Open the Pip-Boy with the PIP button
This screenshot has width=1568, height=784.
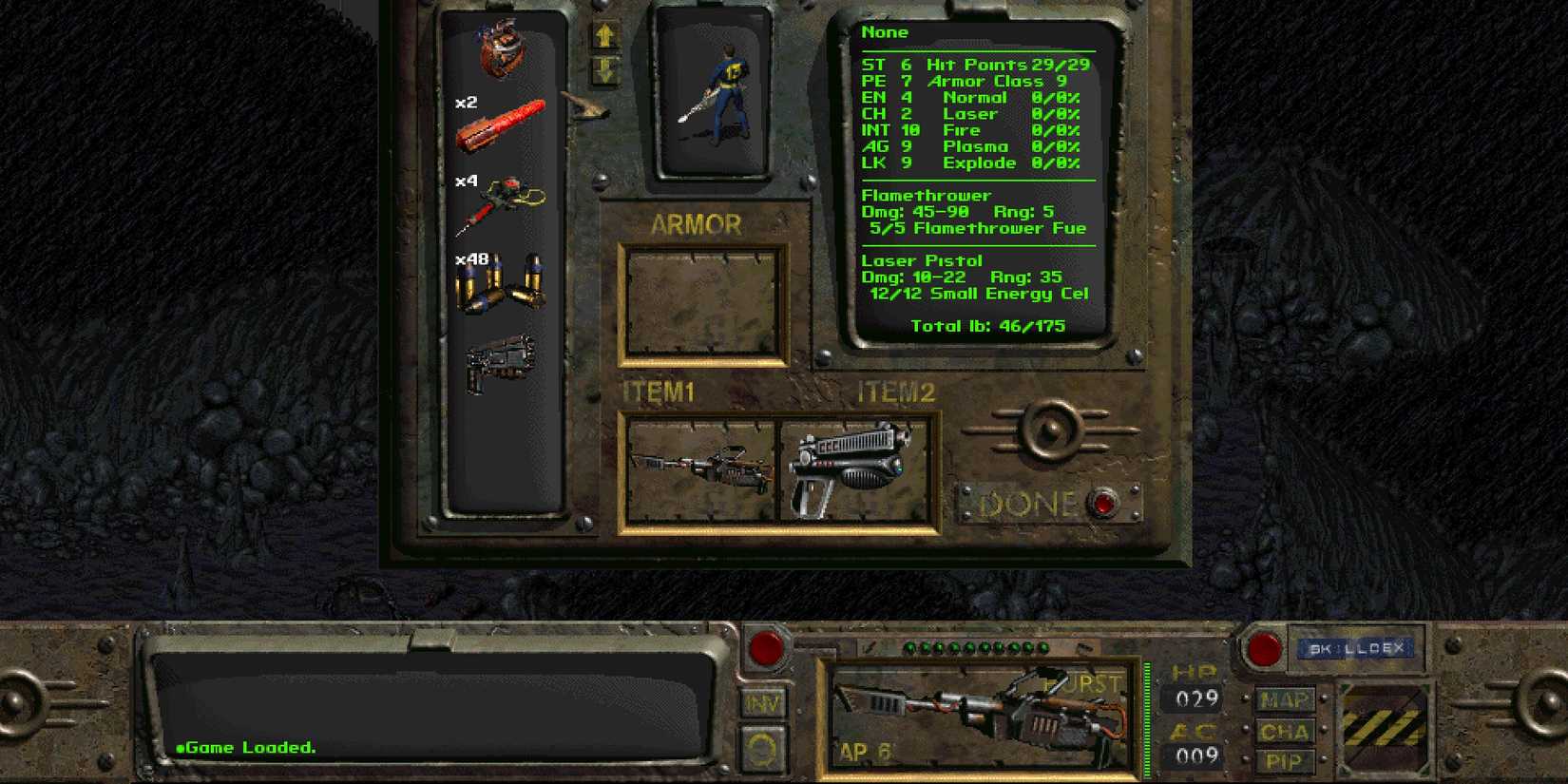point(1285,760)
